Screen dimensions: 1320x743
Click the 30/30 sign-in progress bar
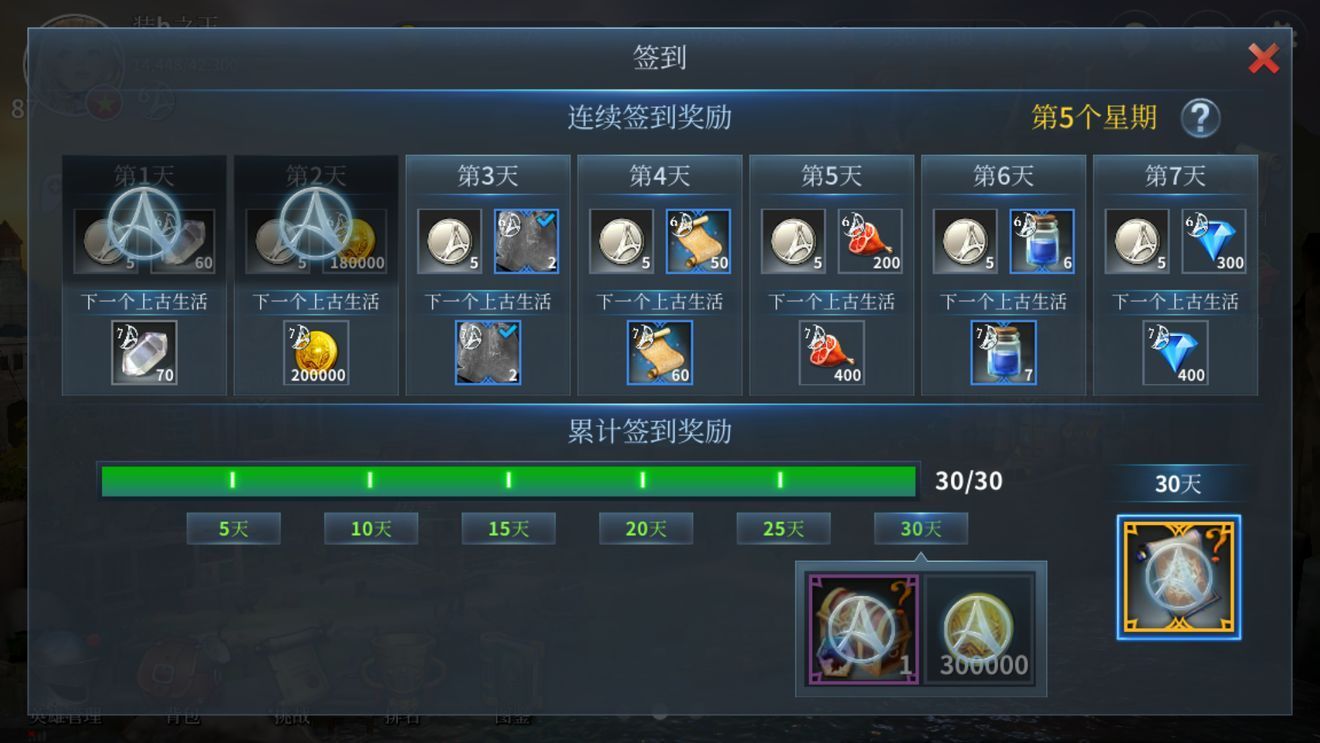[508, 480]
